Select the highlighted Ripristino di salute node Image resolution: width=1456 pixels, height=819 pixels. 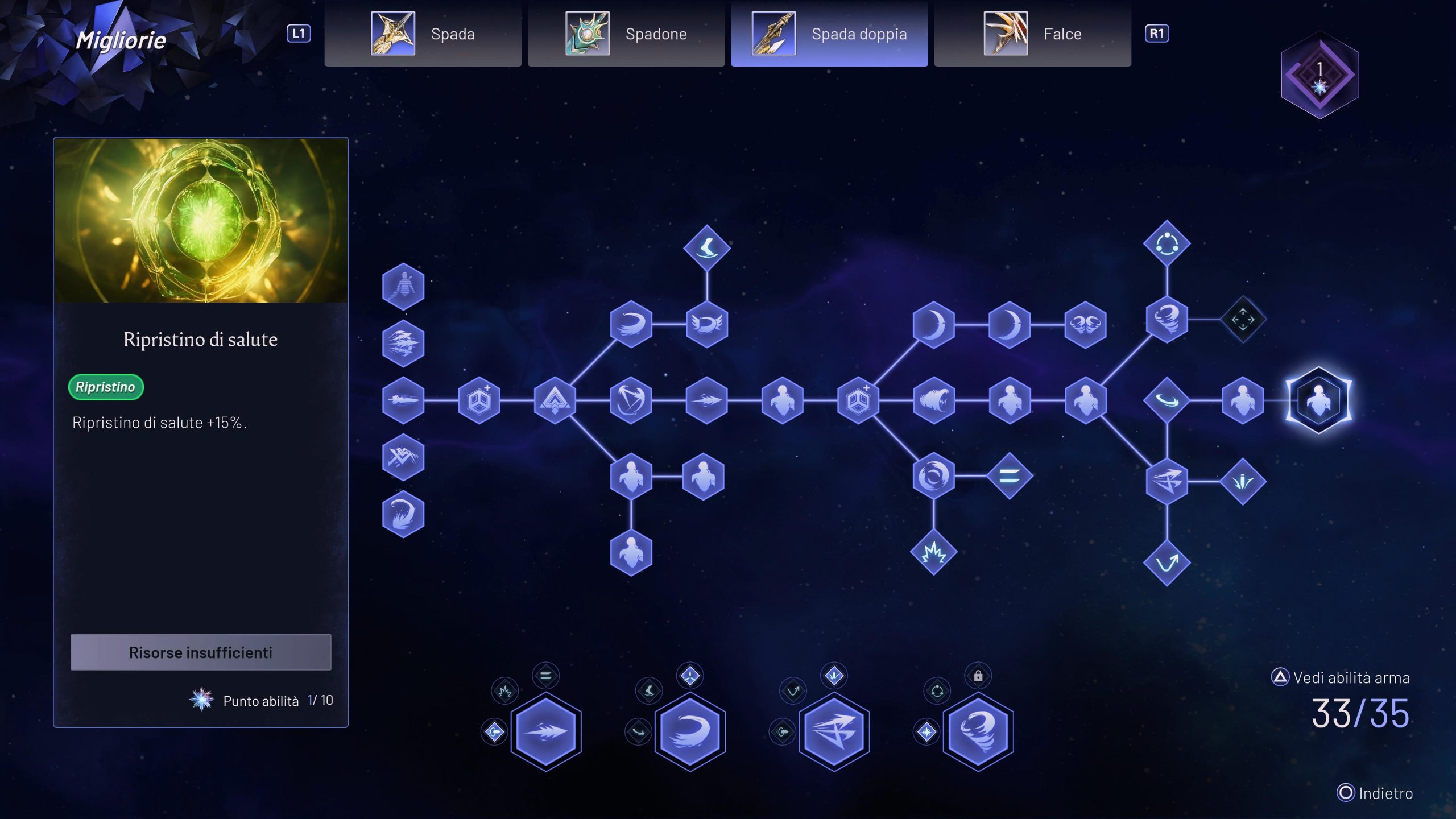(x=1318, y=400)
